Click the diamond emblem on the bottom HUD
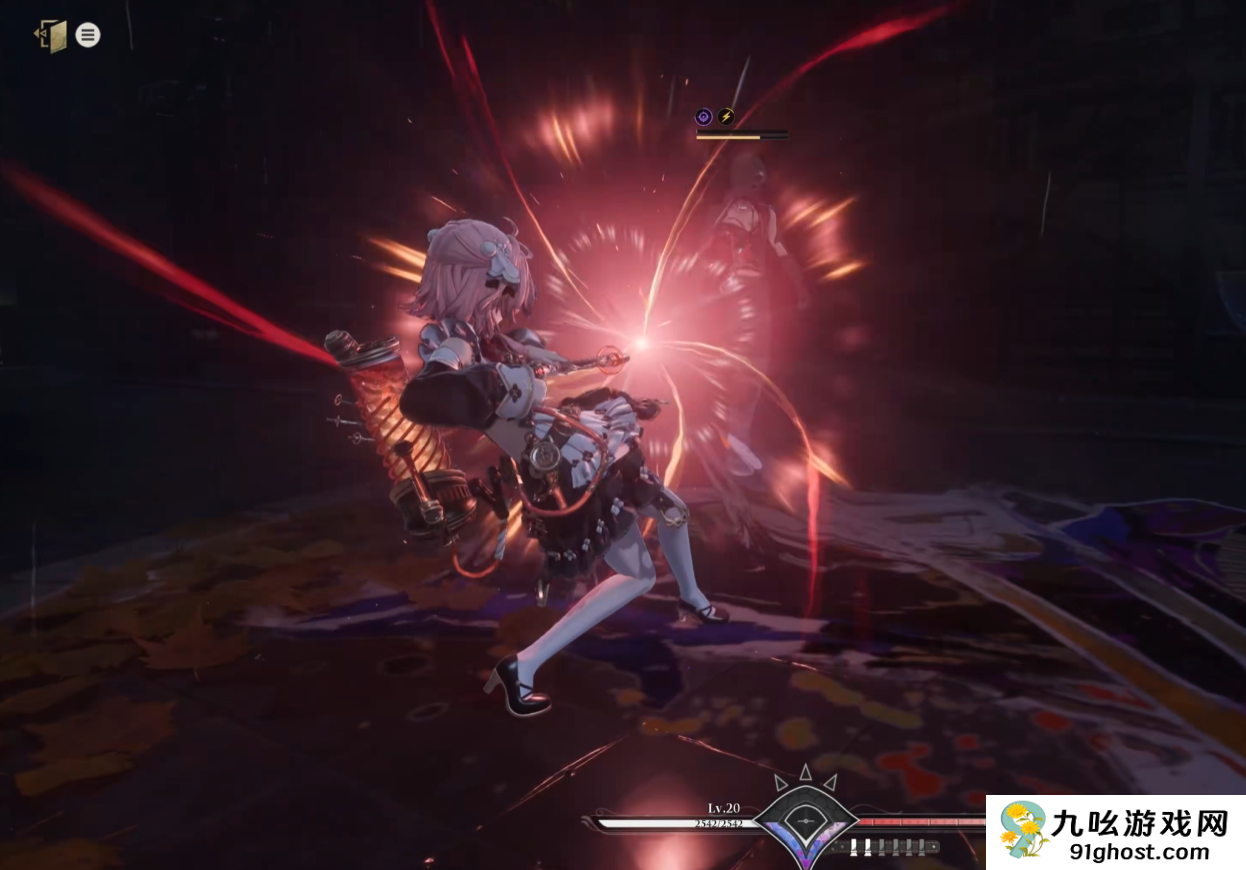 pyautogui.click(x=805, y=822)
